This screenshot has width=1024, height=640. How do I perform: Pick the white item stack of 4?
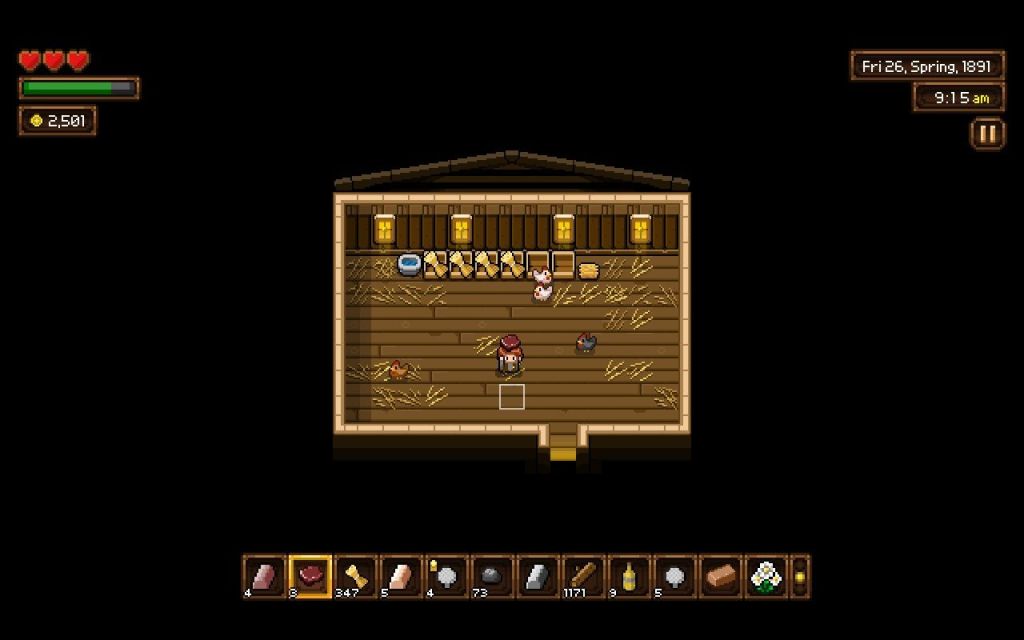tap(448, 576)
